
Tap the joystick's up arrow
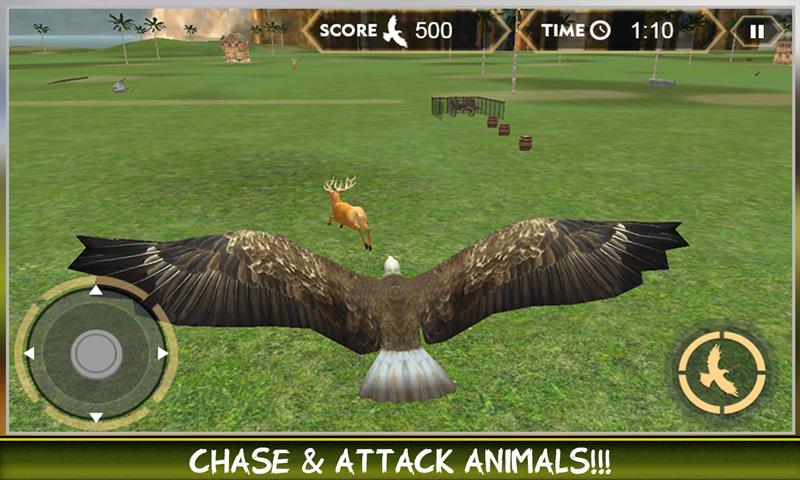coord(95,291)
